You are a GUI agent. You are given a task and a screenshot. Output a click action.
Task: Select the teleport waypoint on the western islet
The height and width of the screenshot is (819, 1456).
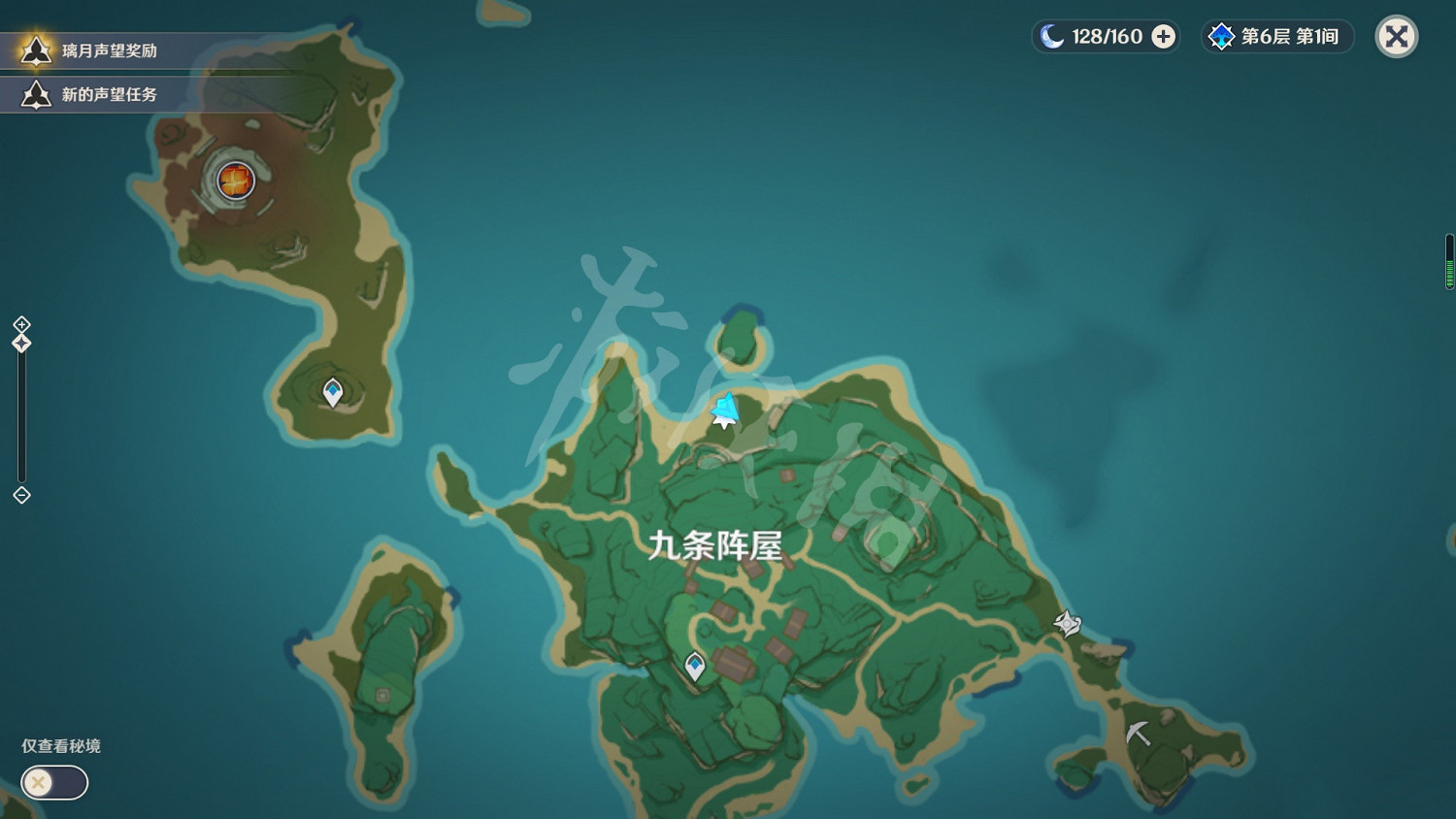tap(332, 391)
